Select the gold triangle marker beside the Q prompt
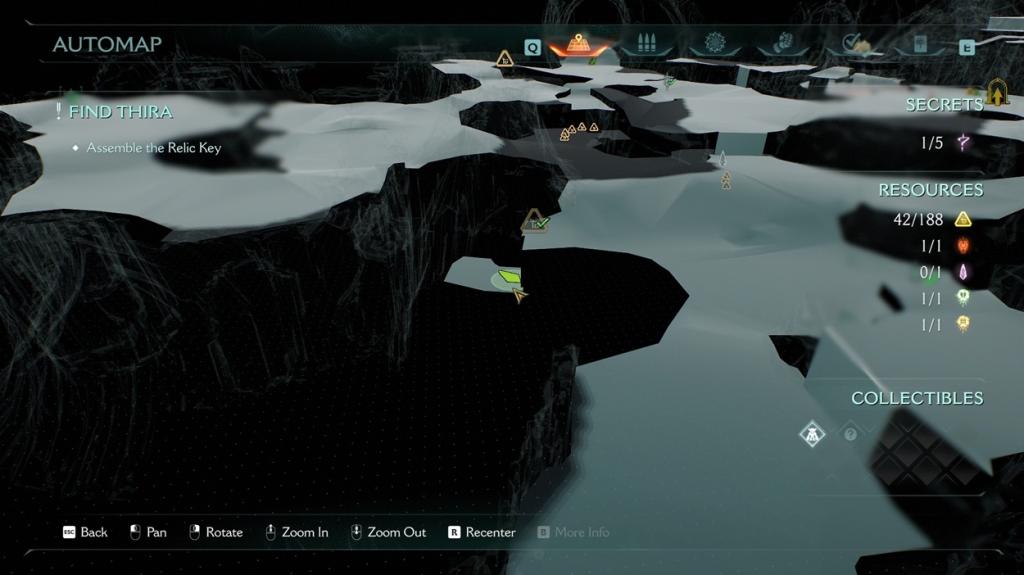The image size is (1024, 575). click(x=505, y=59)
